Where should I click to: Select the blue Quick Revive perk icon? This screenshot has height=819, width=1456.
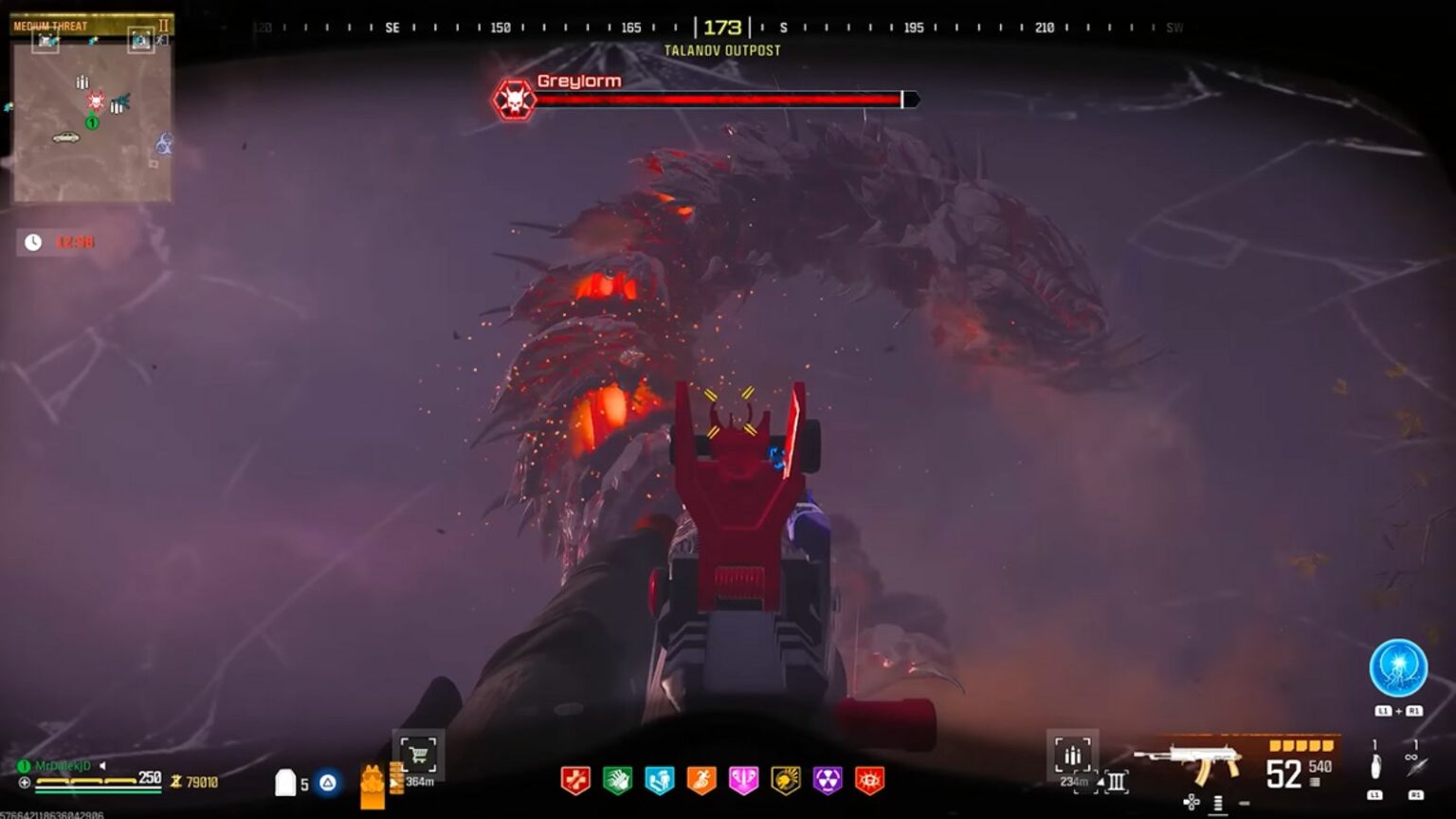659,780
